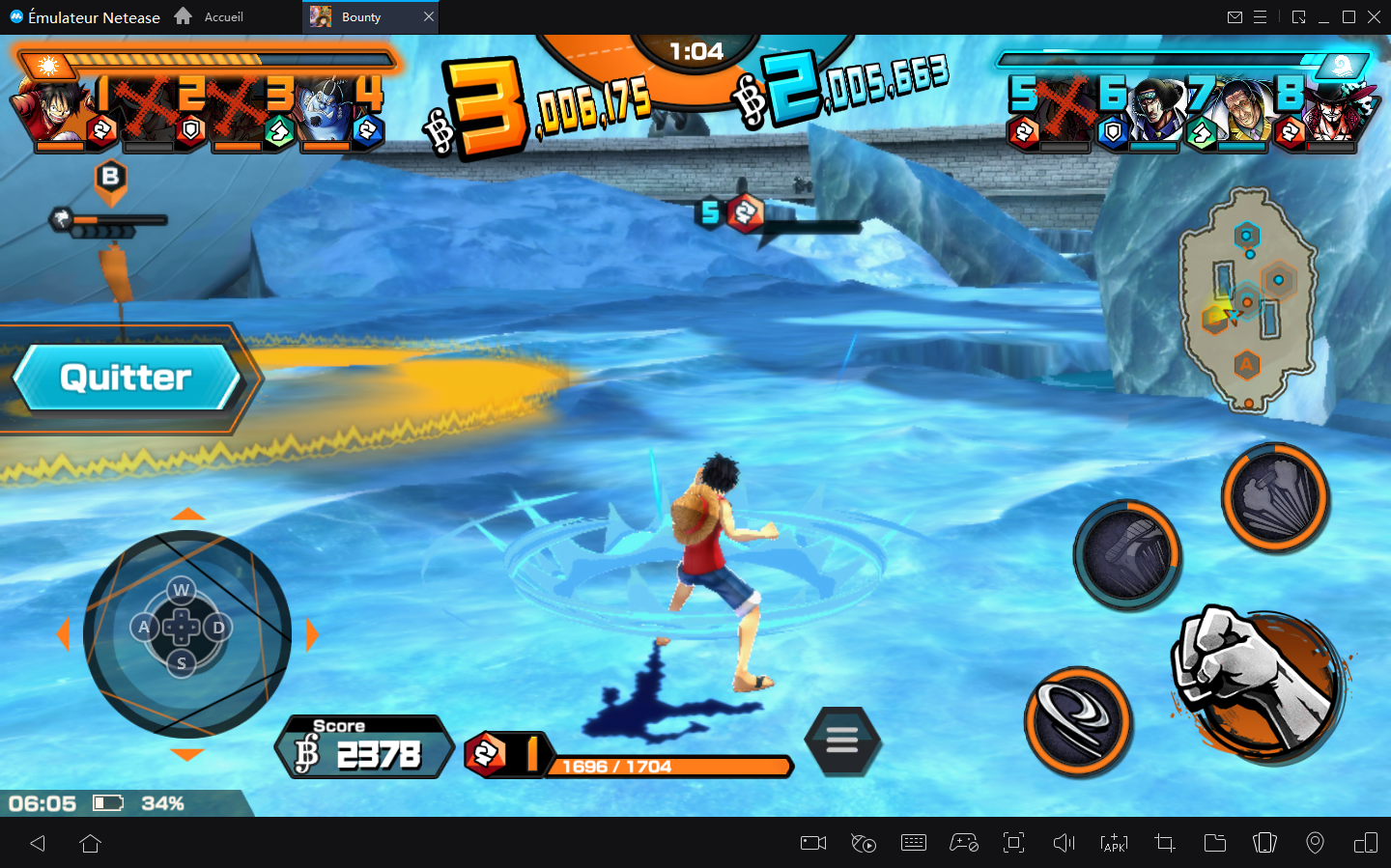1391x868 pixels.
Task: Close the Bounty tab
Action: [x=429, y=16]
